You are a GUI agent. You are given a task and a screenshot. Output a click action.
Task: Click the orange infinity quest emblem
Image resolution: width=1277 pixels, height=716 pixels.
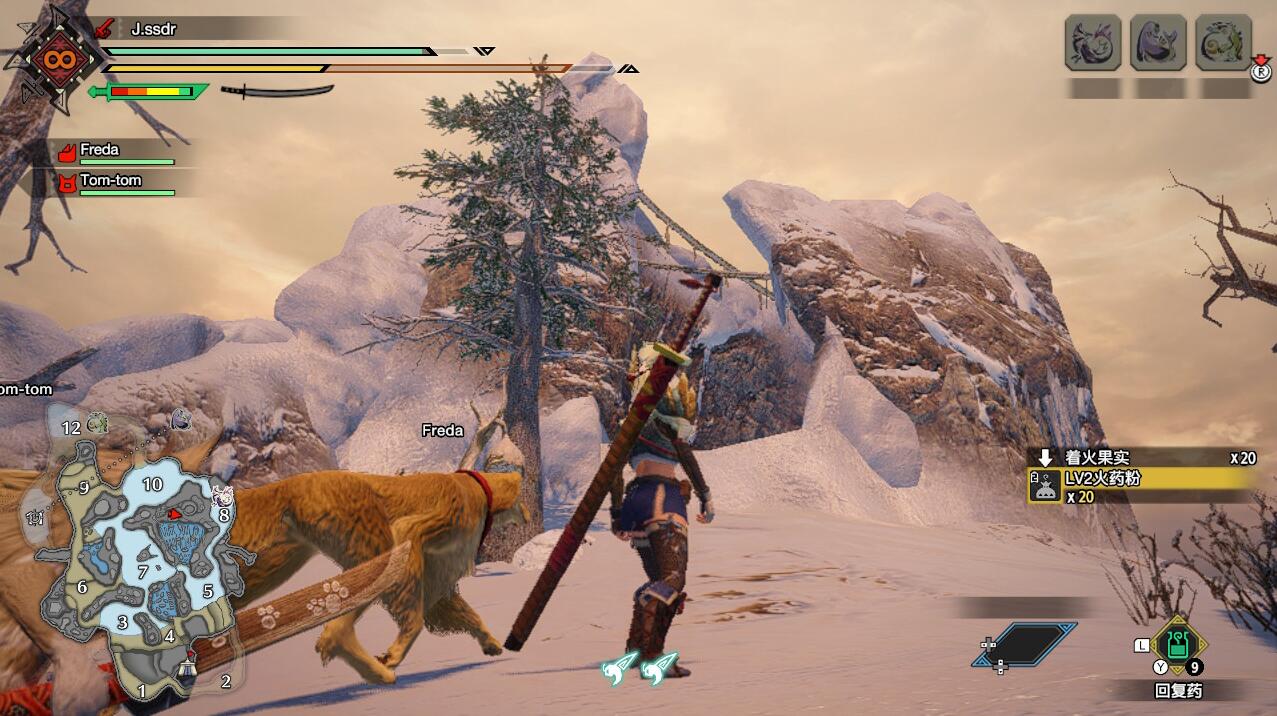(x=55, y=60)
